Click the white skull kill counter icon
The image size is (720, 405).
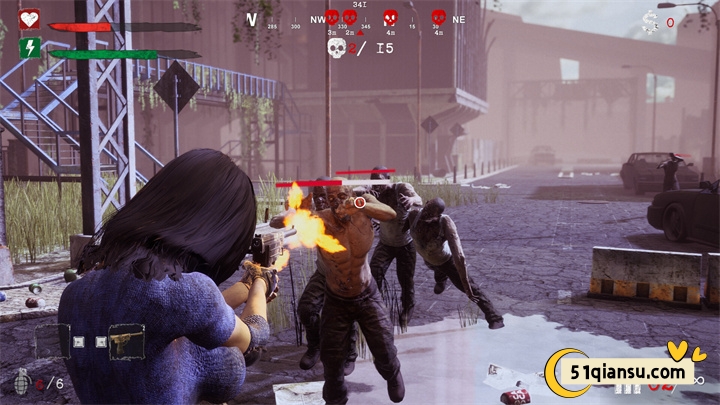(337, 47)
